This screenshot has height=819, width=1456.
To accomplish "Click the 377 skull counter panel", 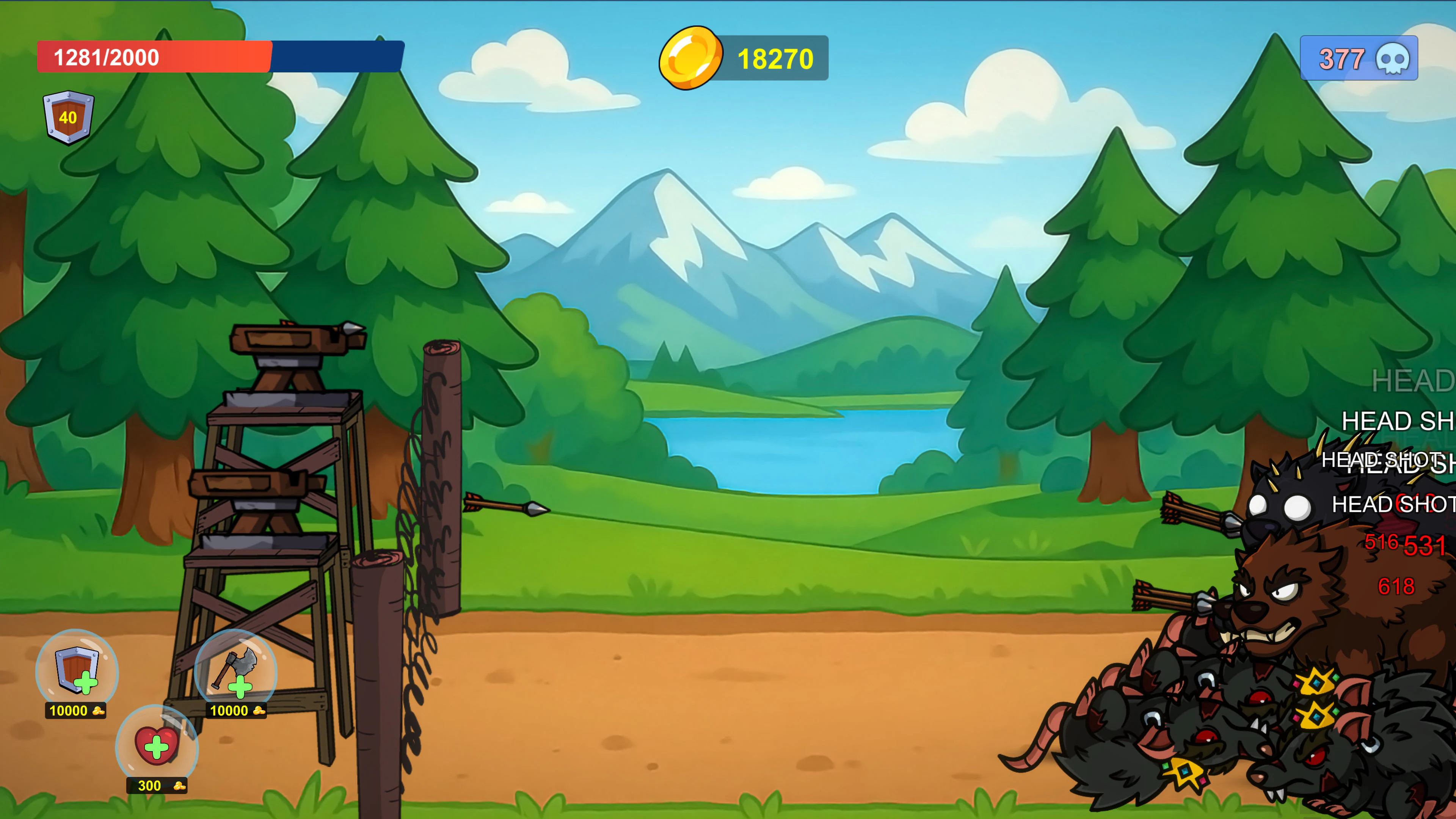I will coord(1358,58).
